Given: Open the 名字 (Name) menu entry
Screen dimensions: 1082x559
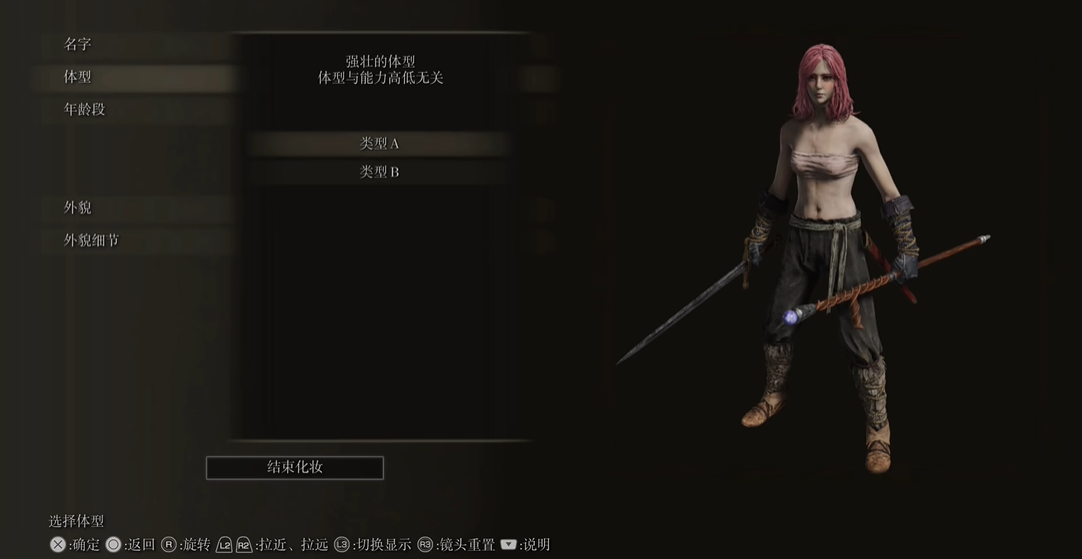Looking at the screenshot, I should (78, 44).
